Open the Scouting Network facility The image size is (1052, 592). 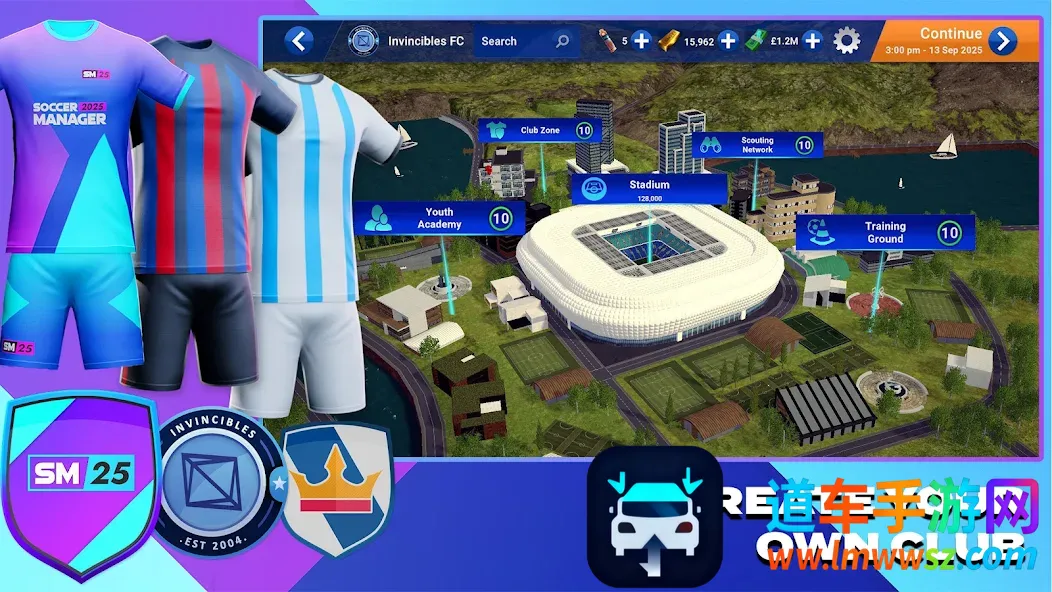757,145
